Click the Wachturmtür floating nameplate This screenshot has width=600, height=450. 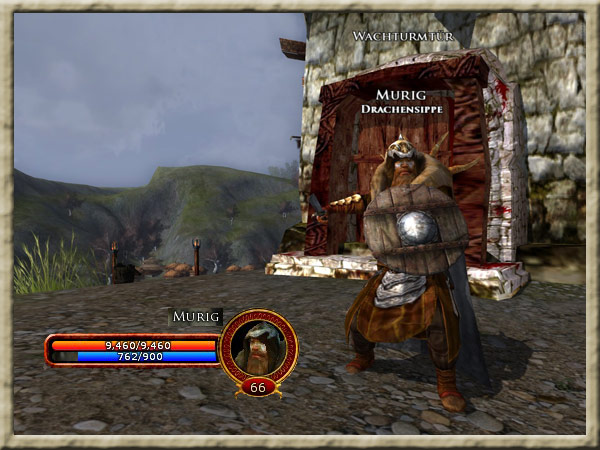[404, 36]
